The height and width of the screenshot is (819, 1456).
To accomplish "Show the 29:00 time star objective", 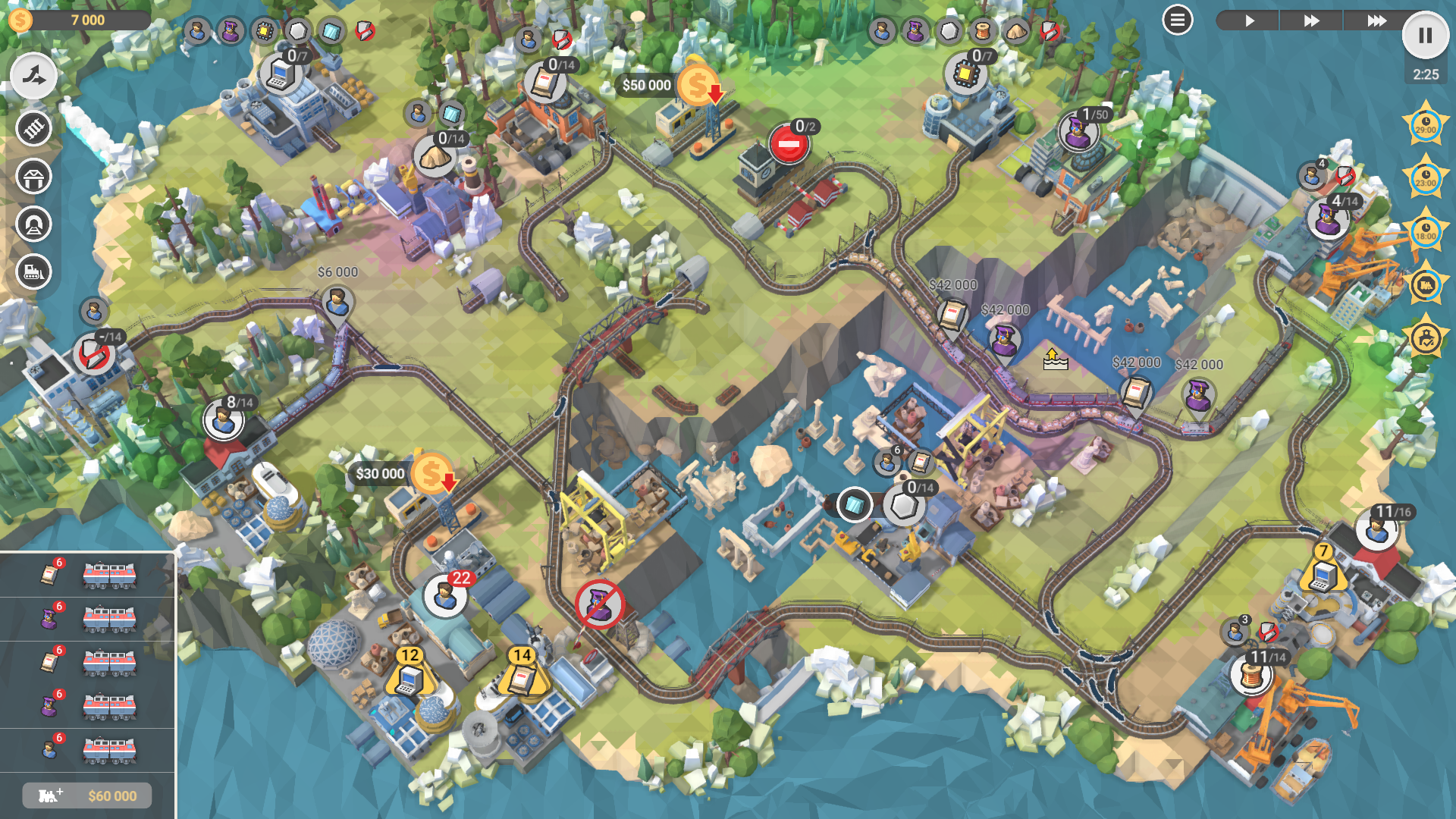I will (1425, 126).
